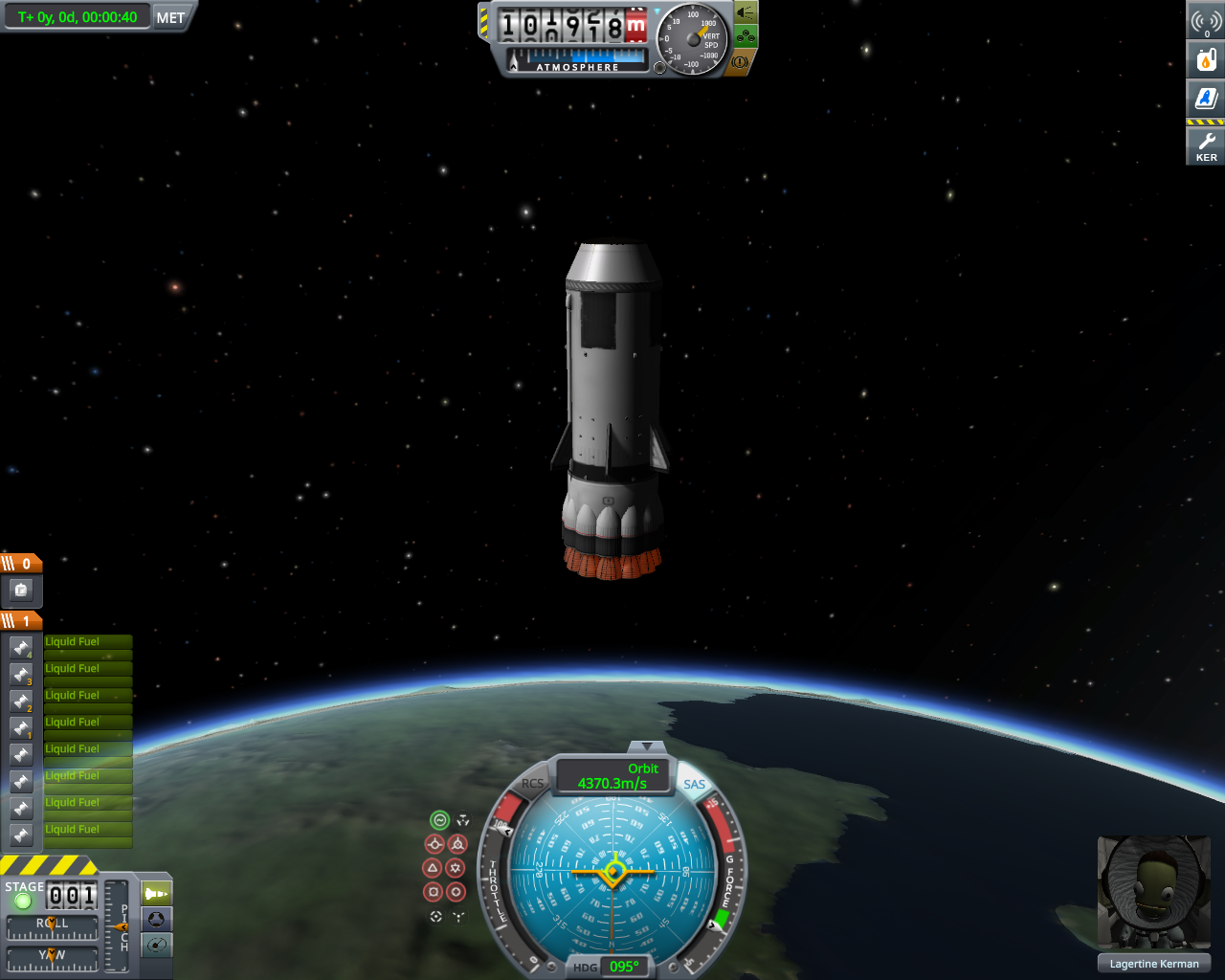Select the green stability assist SAS mode
The image size is (1225, 980).
[439, 820]
